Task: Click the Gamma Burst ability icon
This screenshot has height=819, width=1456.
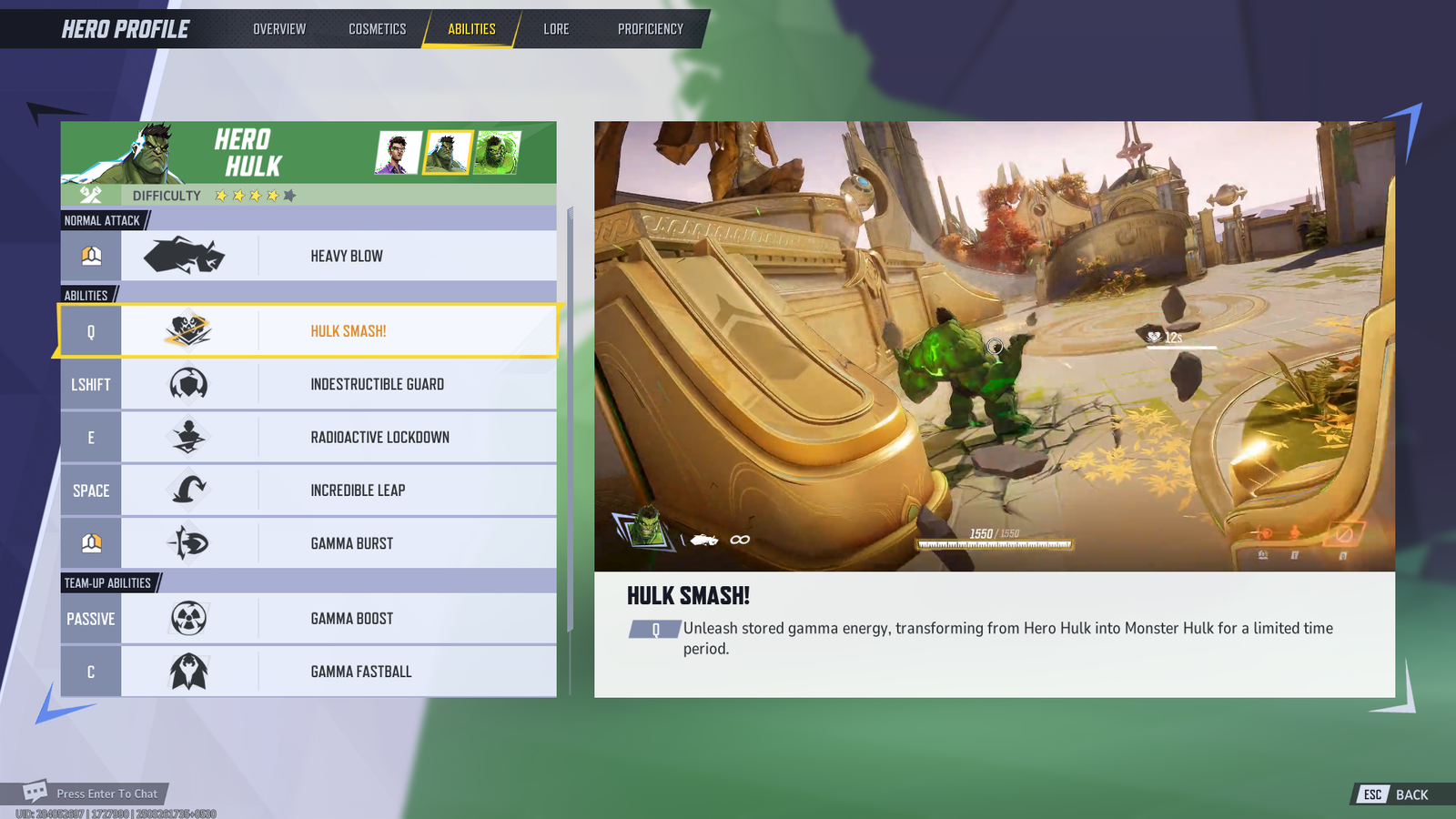Action: click(x=187, y=542)
